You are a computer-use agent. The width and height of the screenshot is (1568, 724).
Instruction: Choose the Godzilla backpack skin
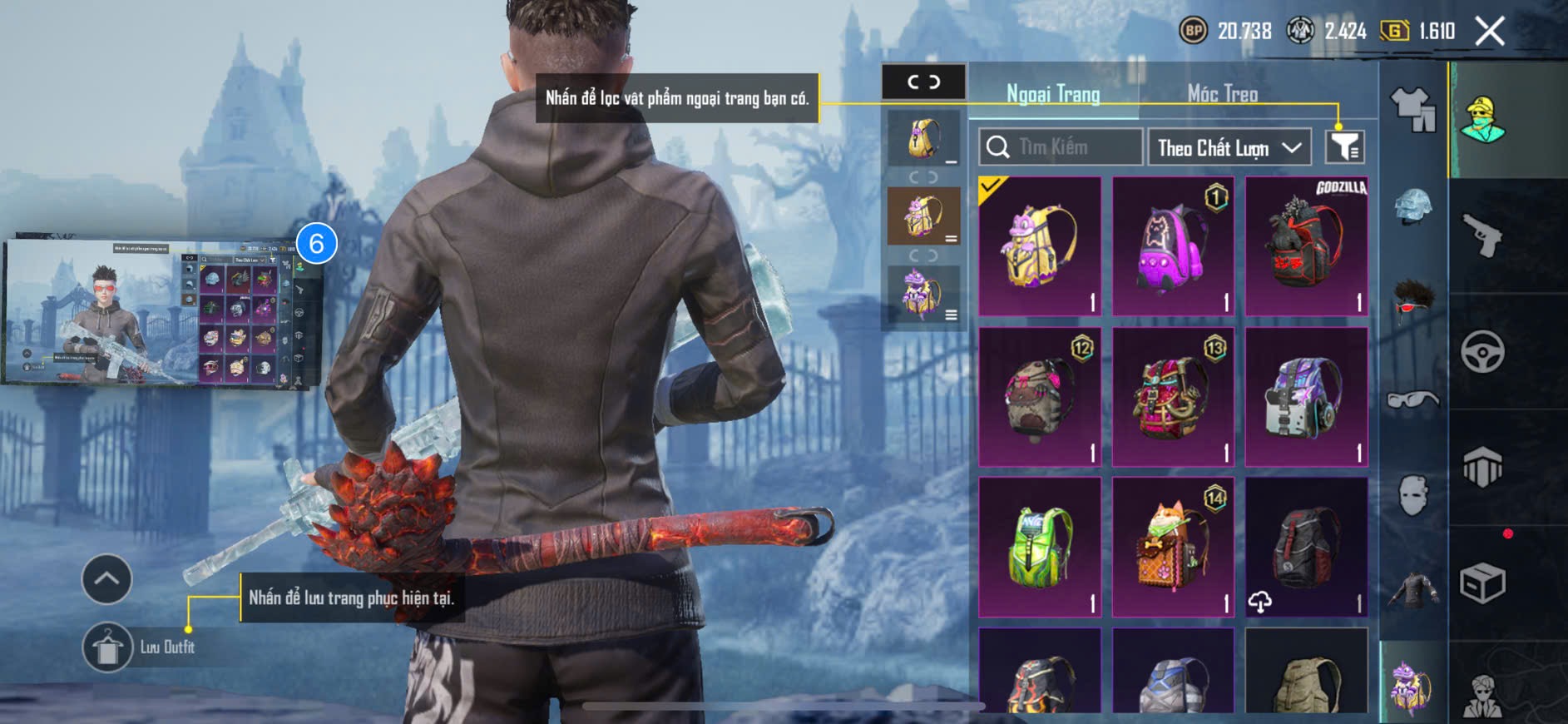1306,246
